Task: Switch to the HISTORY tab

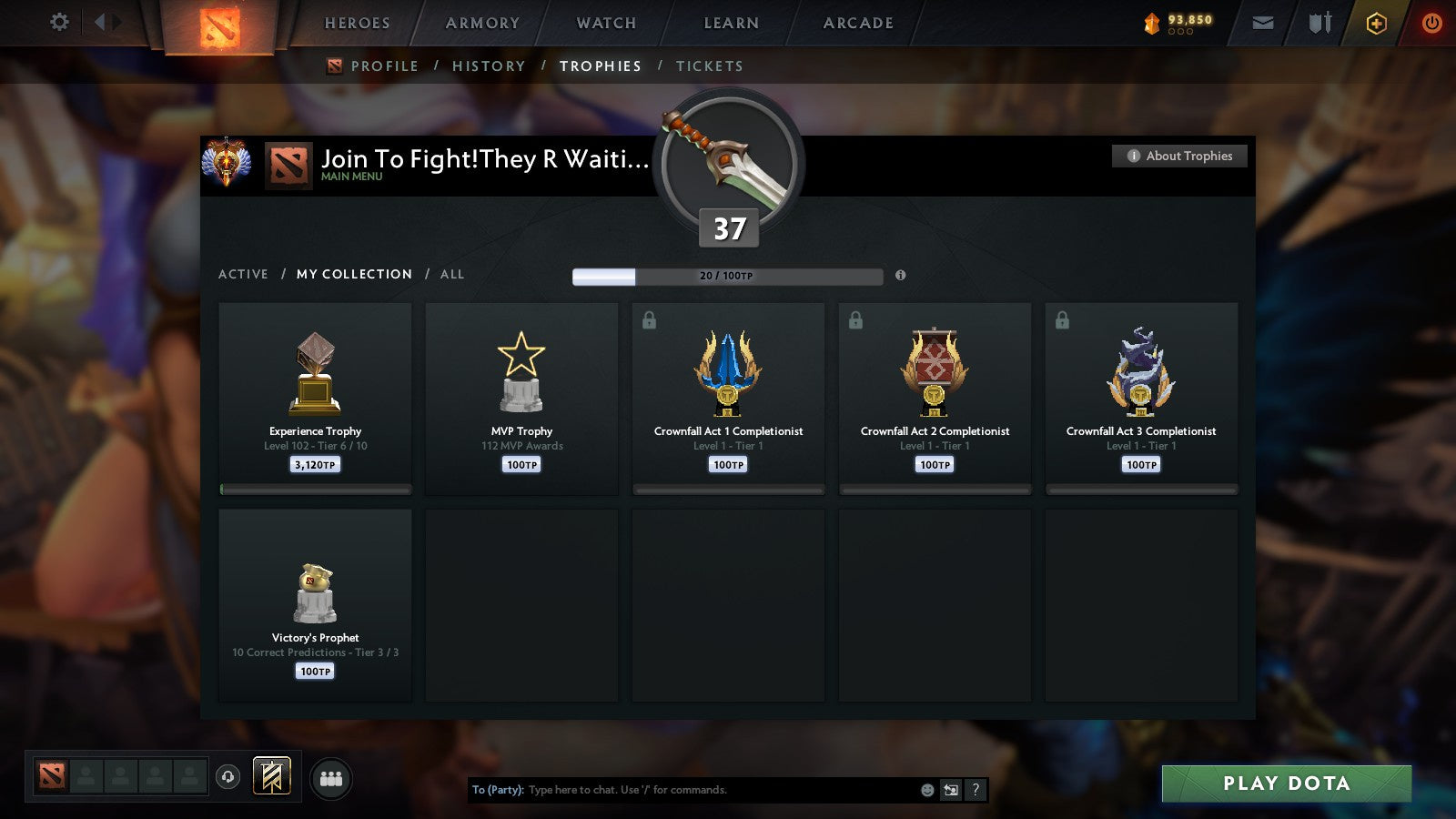Action: (490, 66)
